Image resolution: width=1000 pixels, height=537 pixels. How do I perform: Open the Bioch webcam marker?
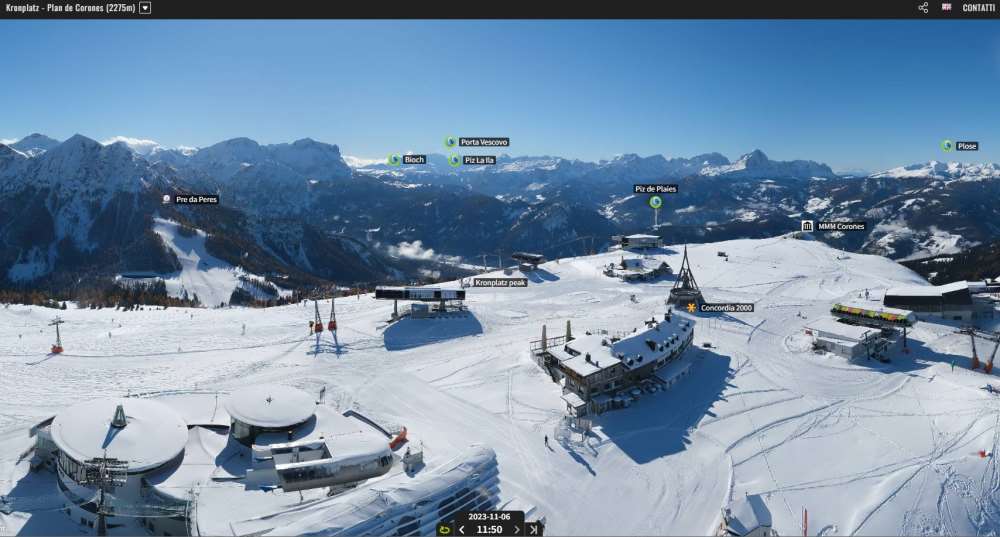point(394,159)
